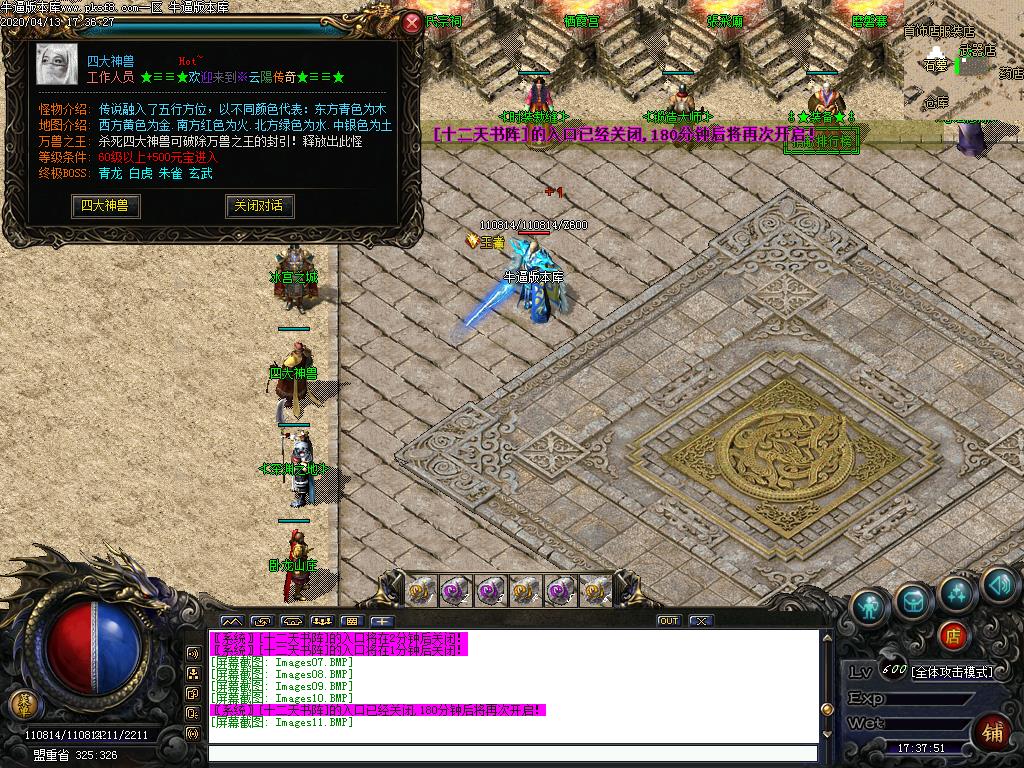The image size is (1024, 768).
Task: Open the 排行榜 ranking board label
Action: (x=822, y=142)
